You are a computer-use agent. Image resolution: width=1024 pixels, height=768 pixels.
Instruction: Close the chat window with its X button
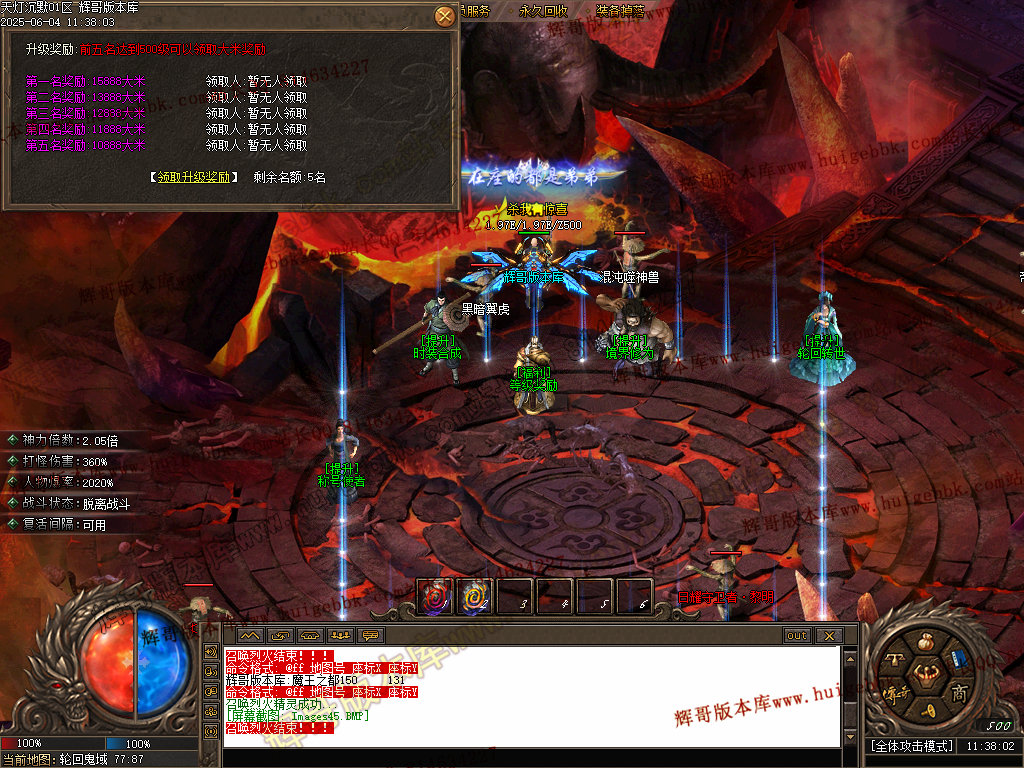[828, 636]
